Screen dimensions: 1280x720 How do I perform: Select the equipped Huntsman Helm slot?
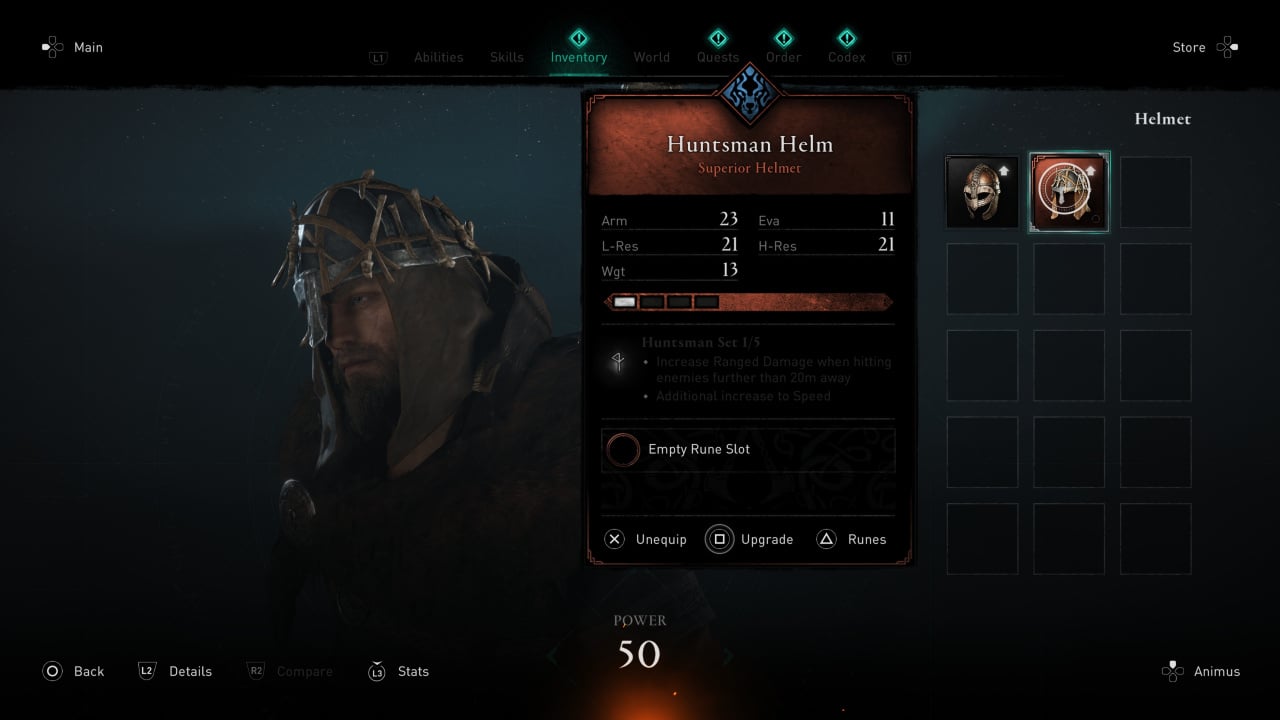pyautogui.click(x=1069, y=192)
